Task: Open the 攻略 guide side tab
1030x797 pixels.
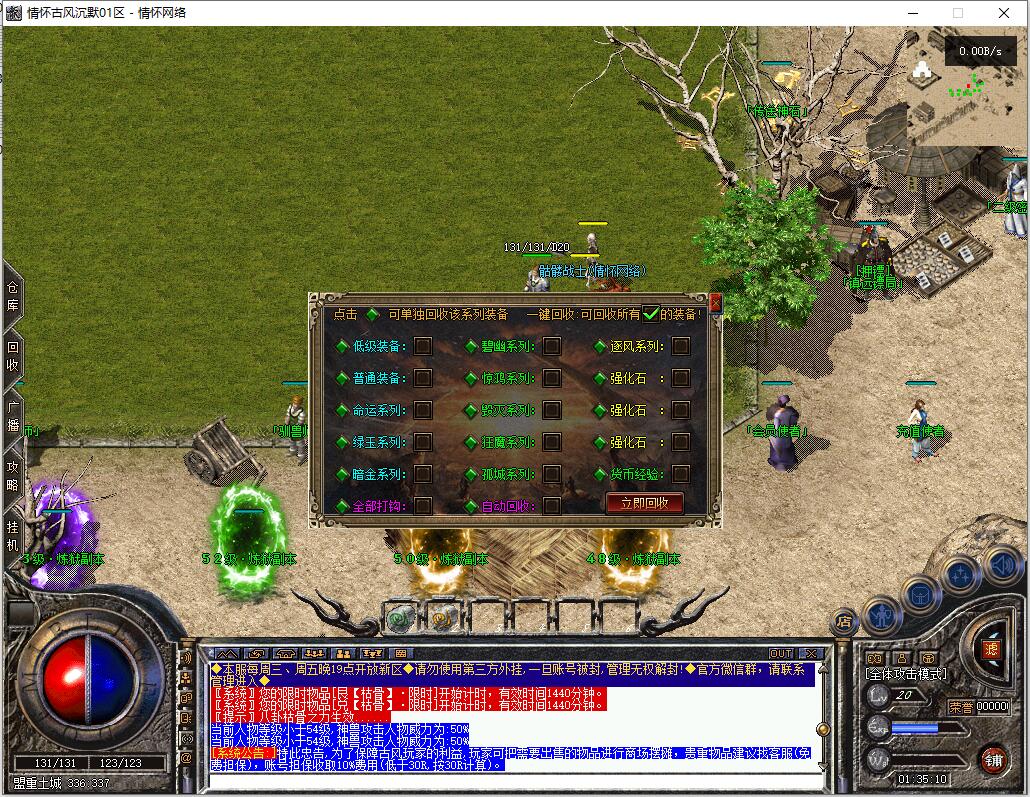Action: pos(13,475)
